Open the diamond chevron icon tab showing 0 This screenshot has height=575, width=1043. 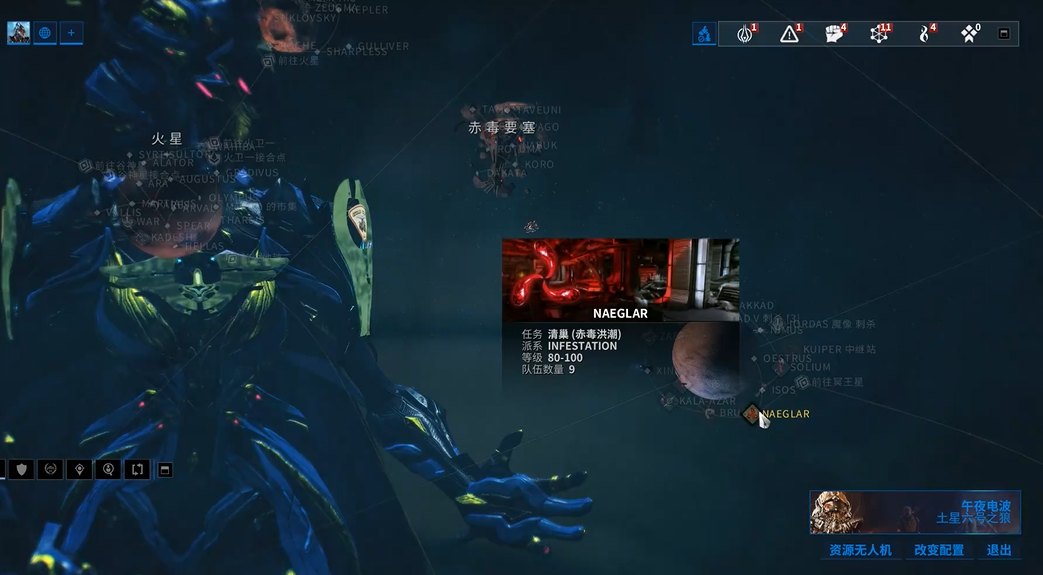coord(969,34)
